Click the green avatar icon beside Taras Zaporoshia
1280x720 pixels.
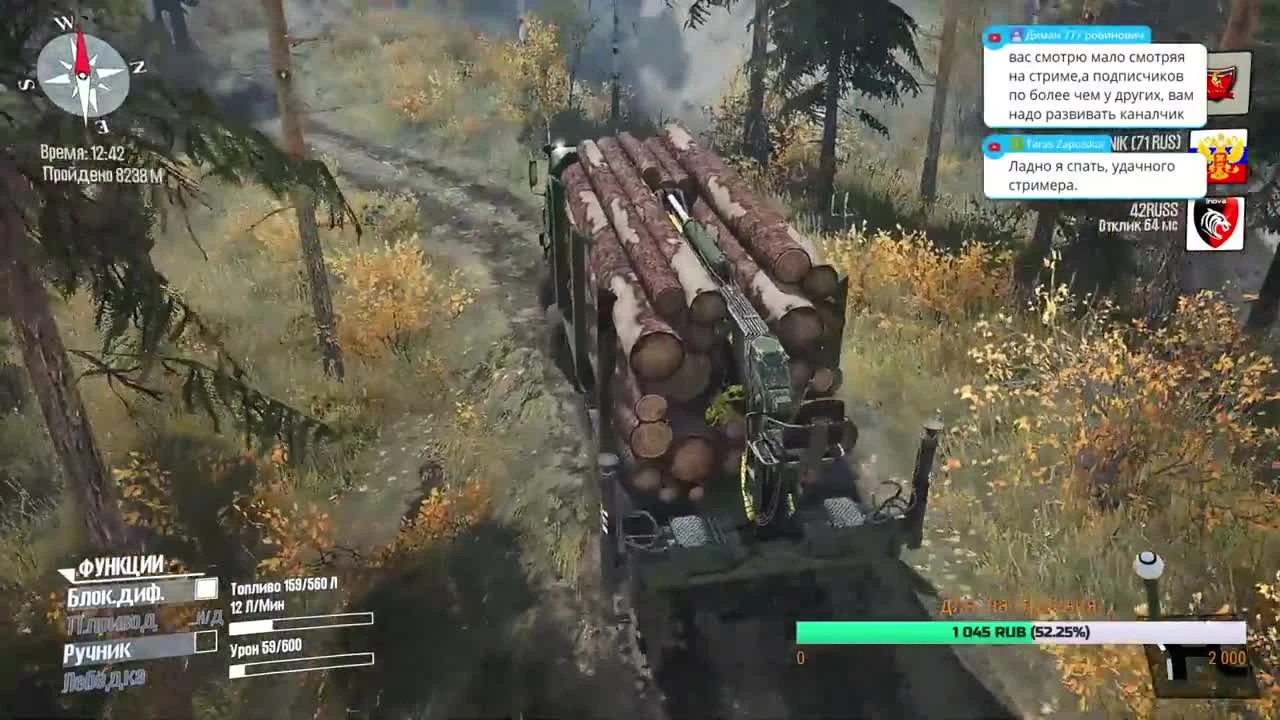pos(1017,142)
